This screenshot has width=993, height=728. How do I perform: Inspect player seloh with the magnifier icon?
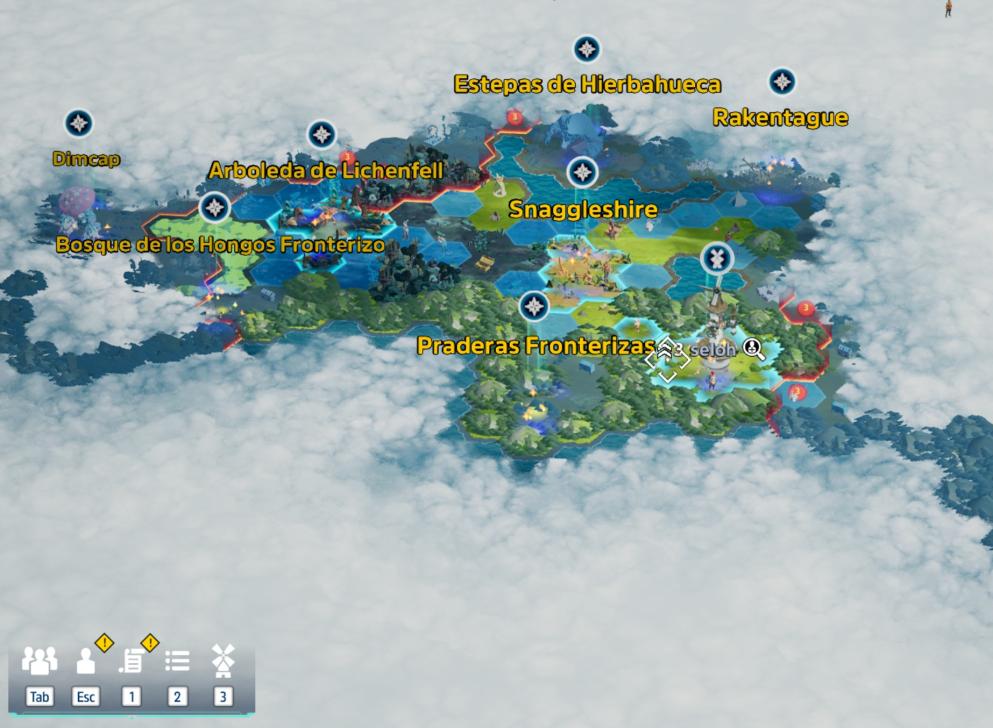point(753,349)
